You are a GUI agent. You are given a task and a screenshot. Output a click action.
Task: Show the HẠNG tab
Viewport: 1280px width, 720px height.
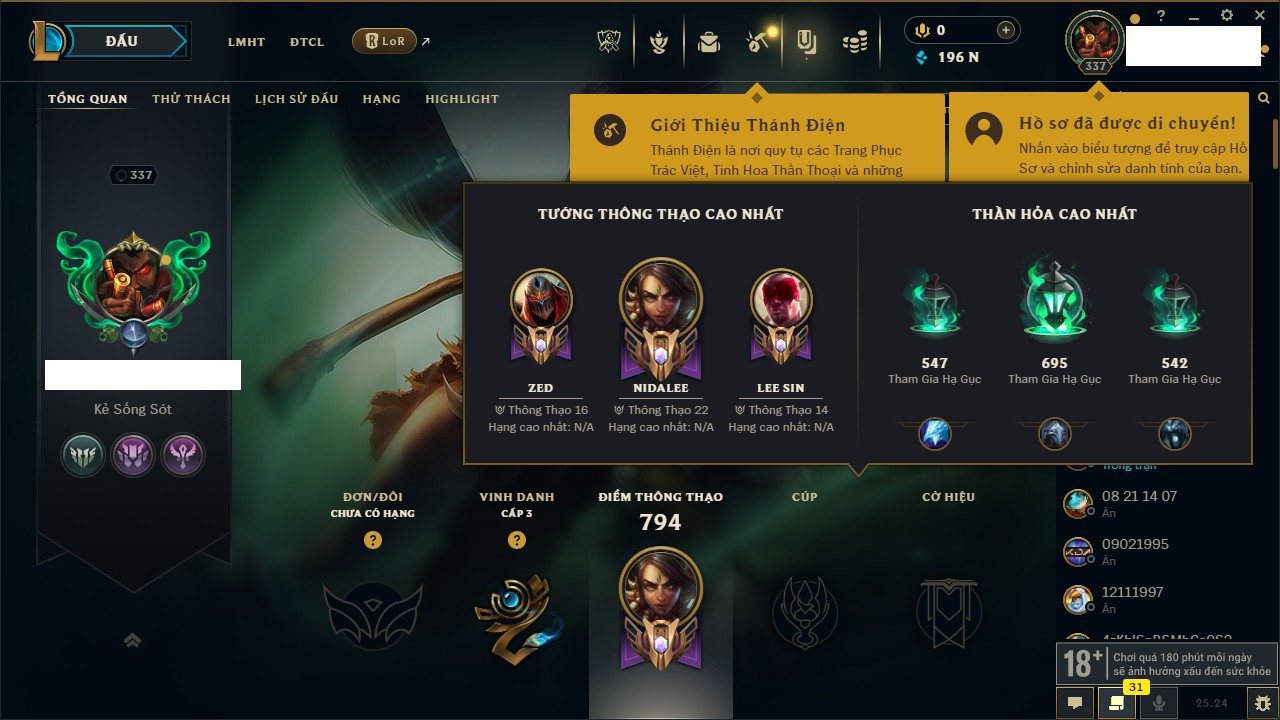(381, 99)
